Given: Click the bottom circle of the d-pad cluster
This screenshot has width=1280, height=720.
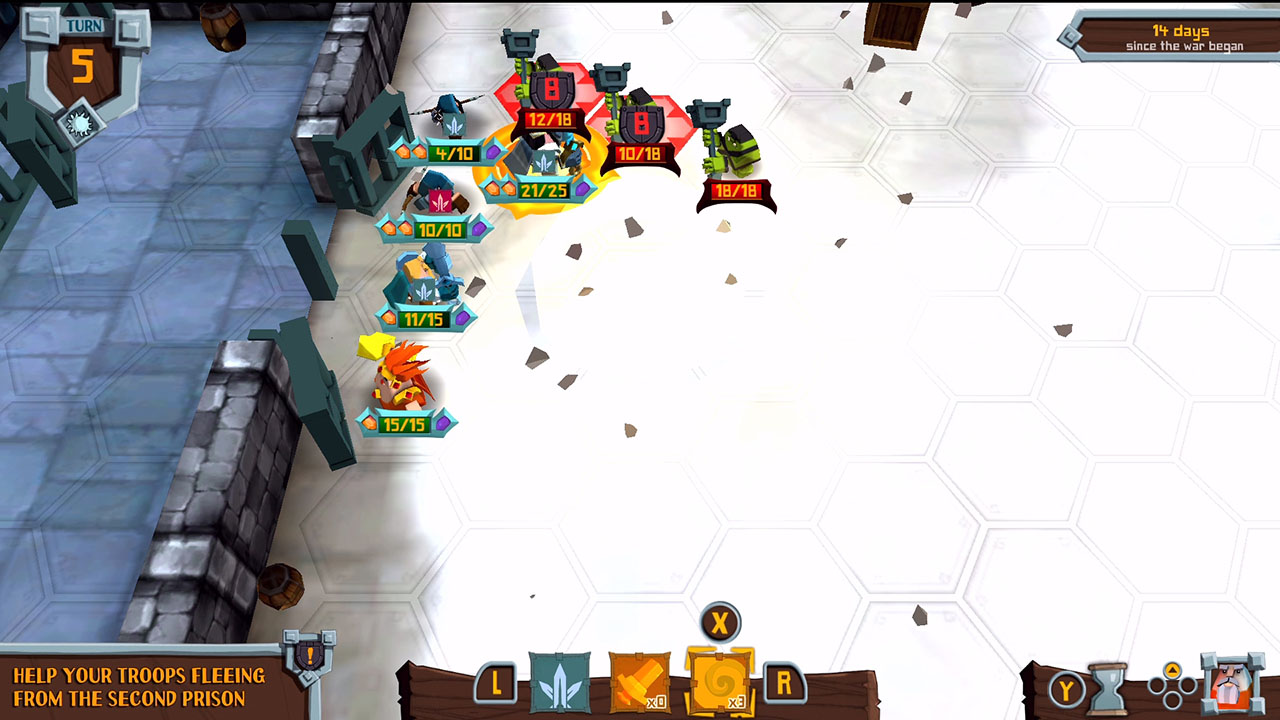Looking at the screenshot, I should pyautogui.click(x=1173, y=701).
